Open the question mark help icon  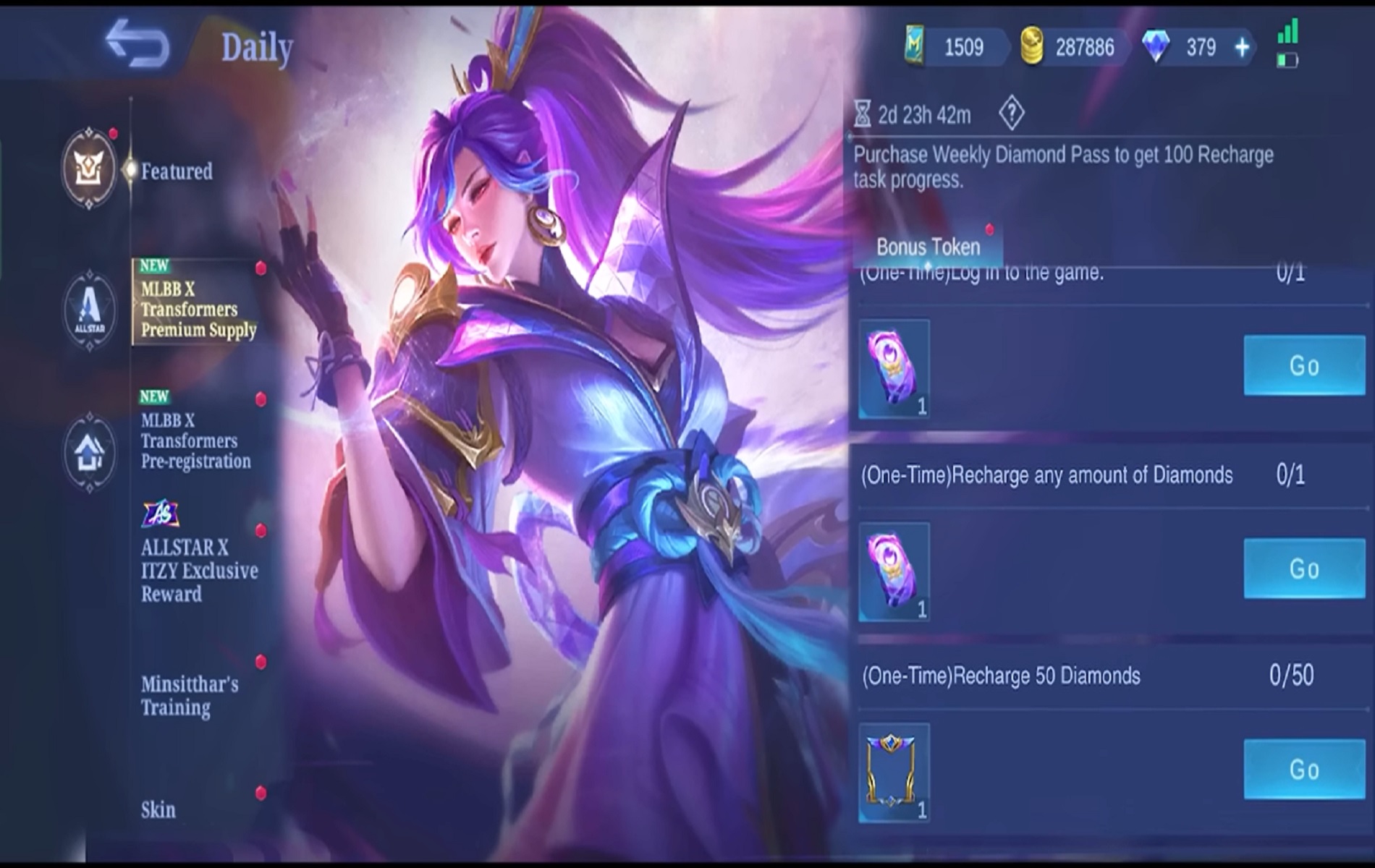tap(1013, 112)
